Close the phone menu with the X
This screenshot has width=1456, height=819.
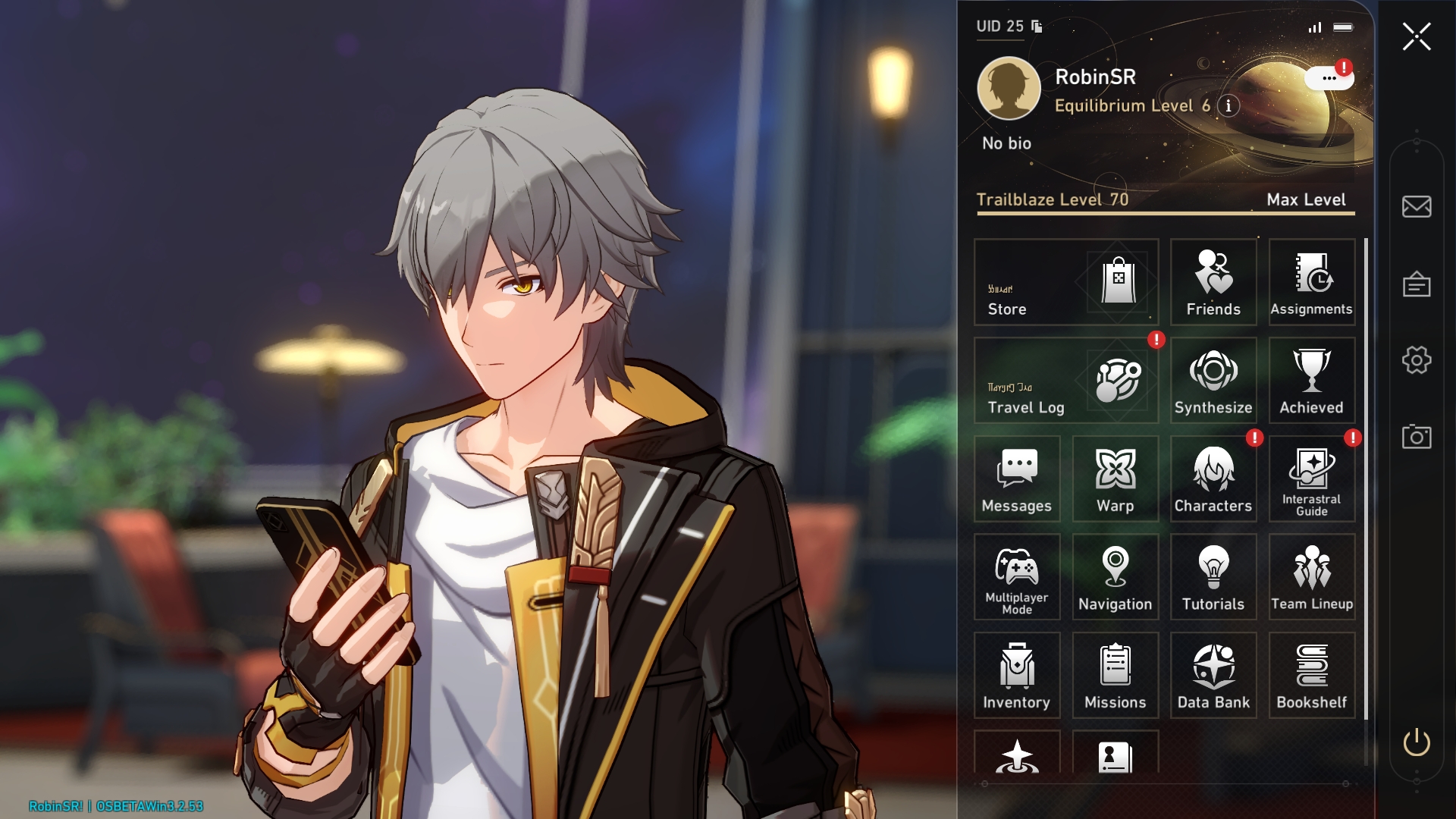[1416, 36]
